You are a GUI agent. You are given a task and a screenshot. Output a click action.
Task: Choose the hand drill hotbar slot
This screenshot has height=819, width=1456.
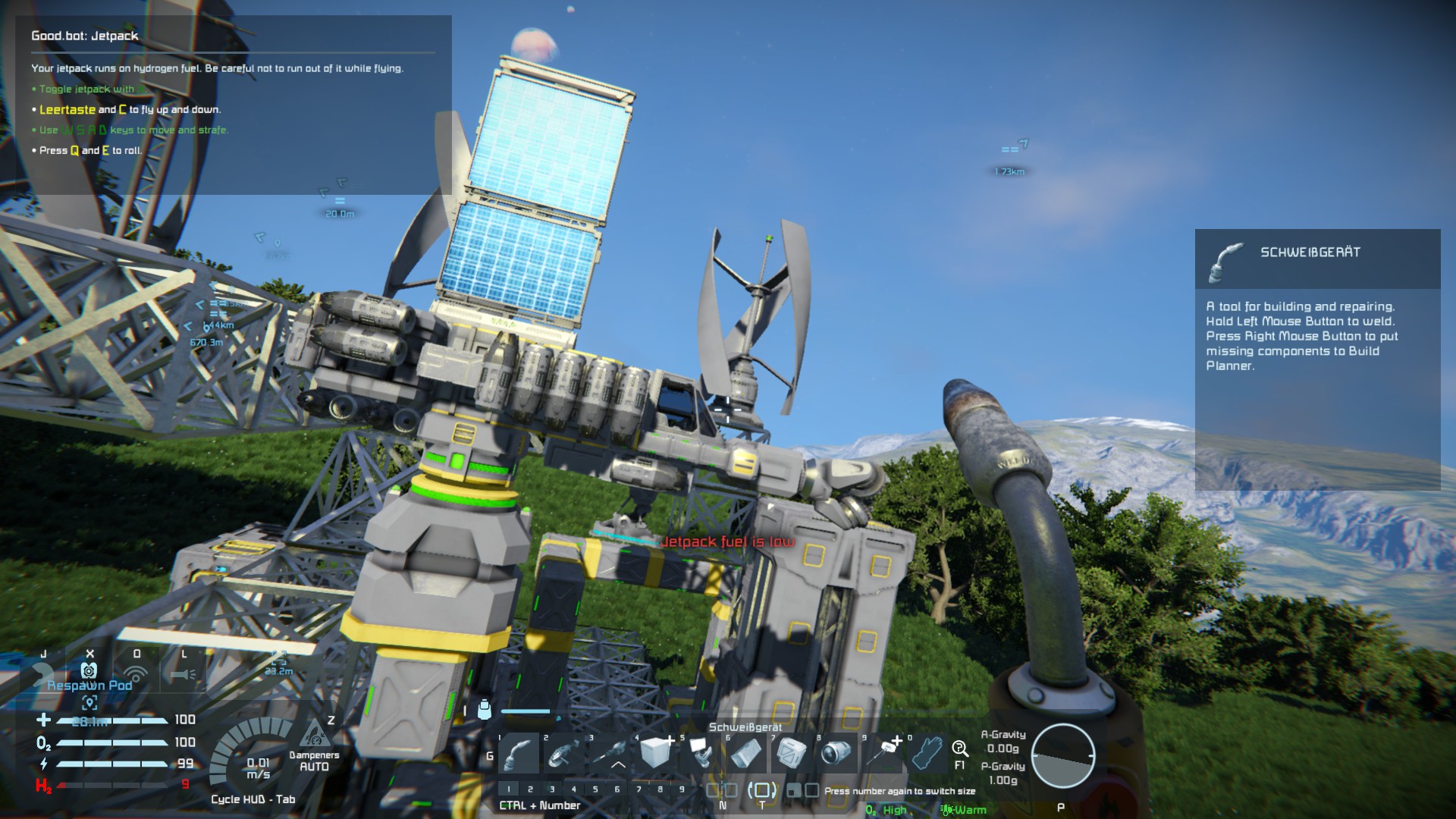tap(610, 753)
